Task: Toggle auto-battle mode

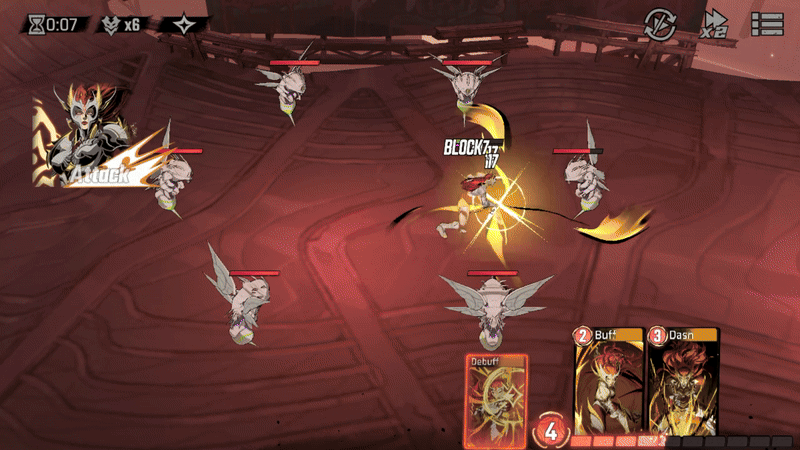Action: coord(659,23)
